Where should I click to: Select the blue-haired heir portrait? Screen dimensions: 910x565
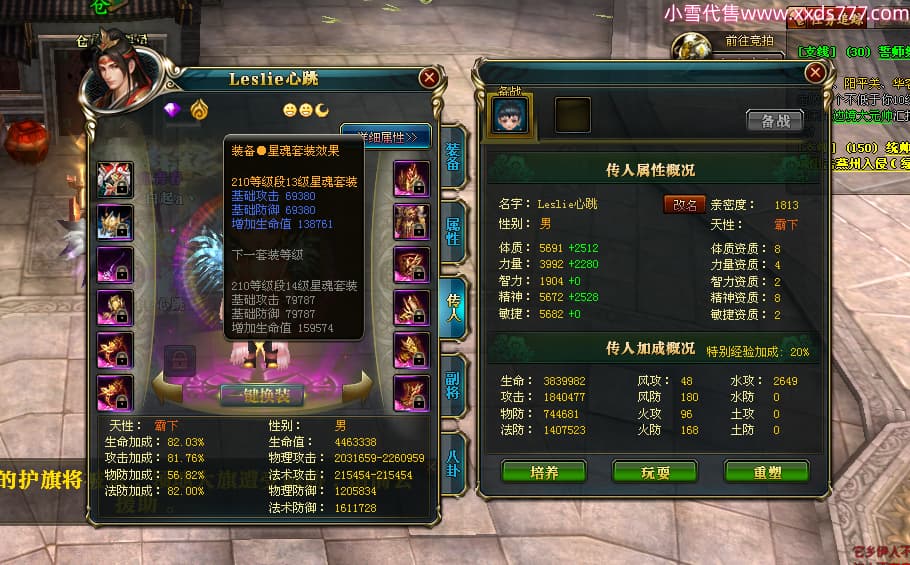pos(510,115)
